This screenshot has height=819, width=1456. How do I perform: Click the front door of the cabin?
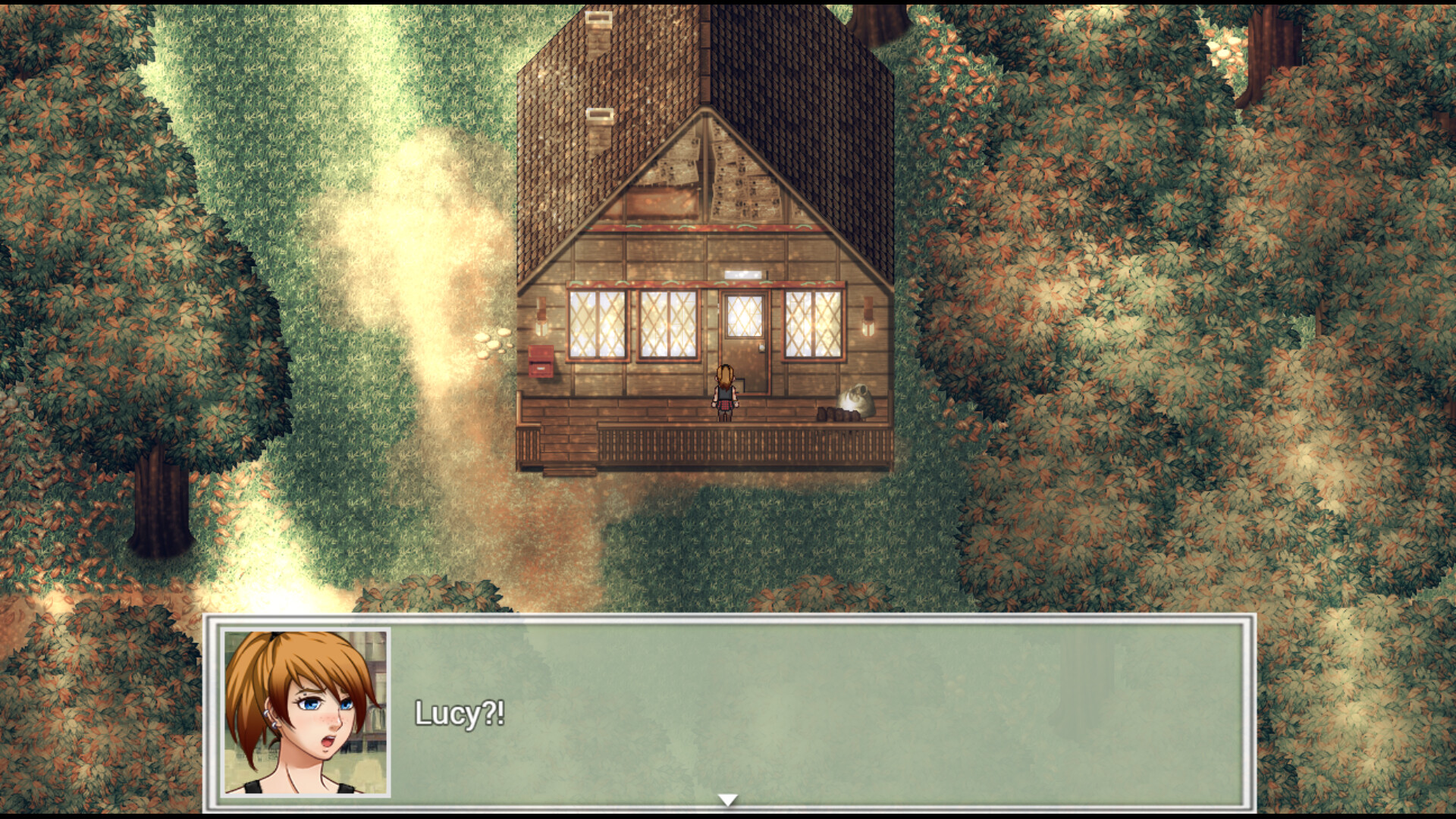[744, 334]
